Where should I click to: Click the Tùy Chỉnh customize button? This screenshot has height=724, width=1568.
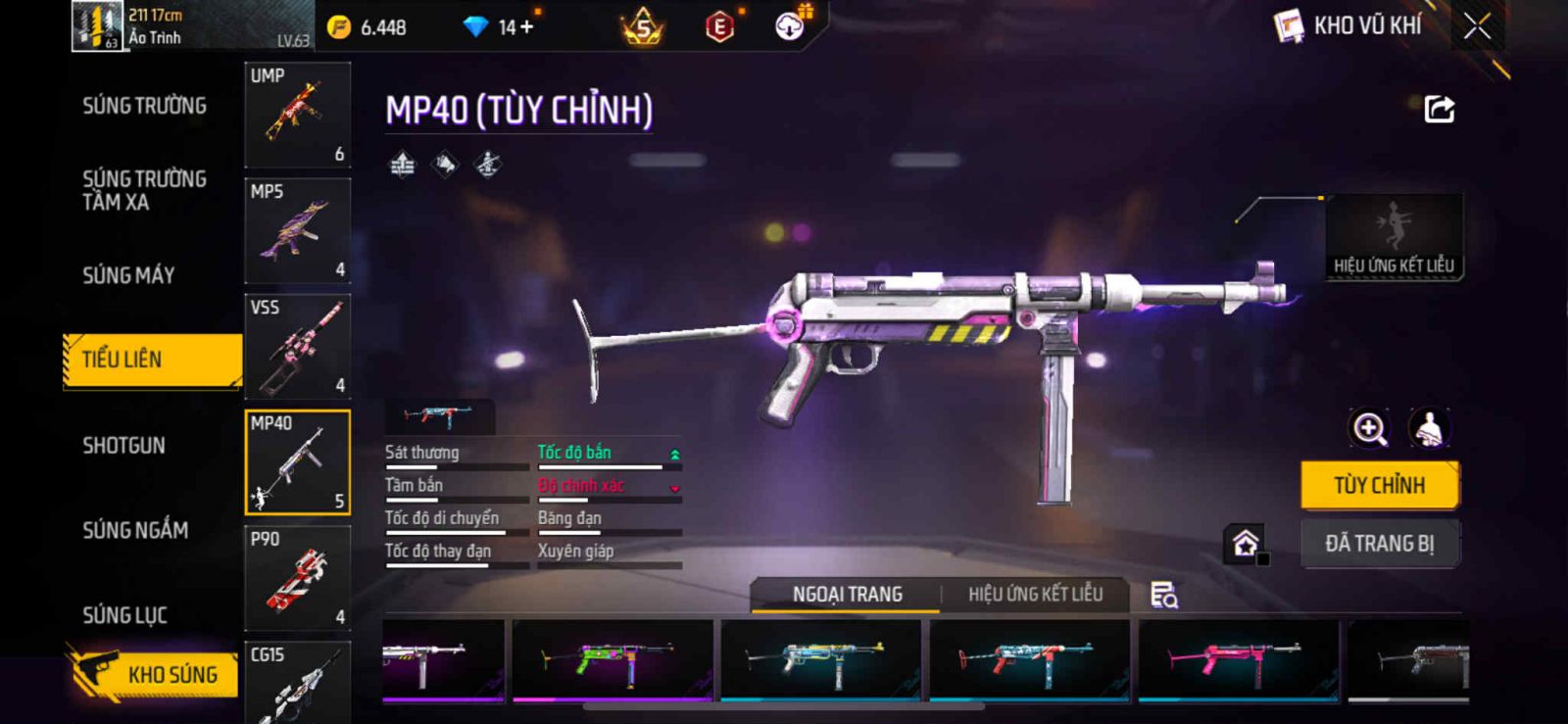[1379, 485]
